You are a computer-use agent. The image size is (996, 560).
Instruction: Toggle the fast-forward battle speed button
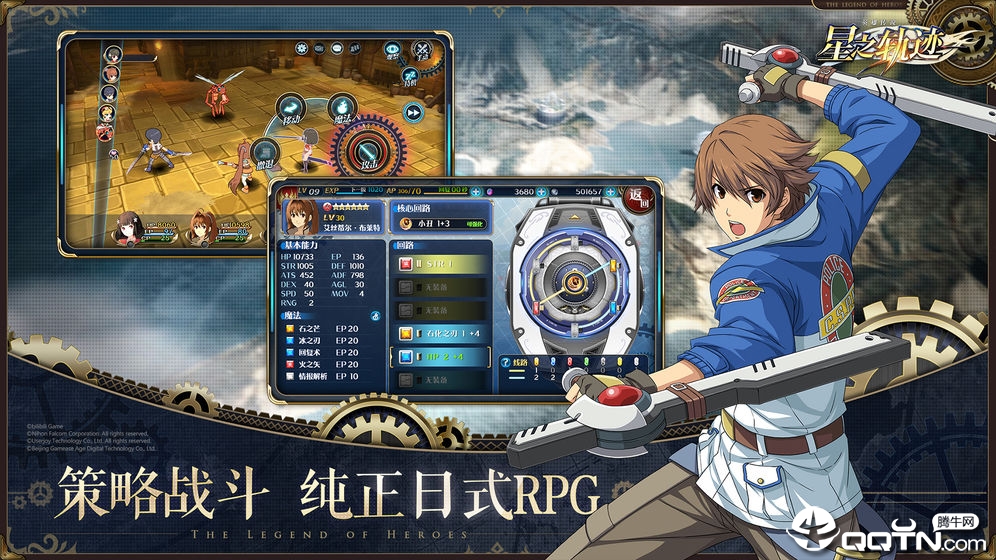[x=413, y=112]
